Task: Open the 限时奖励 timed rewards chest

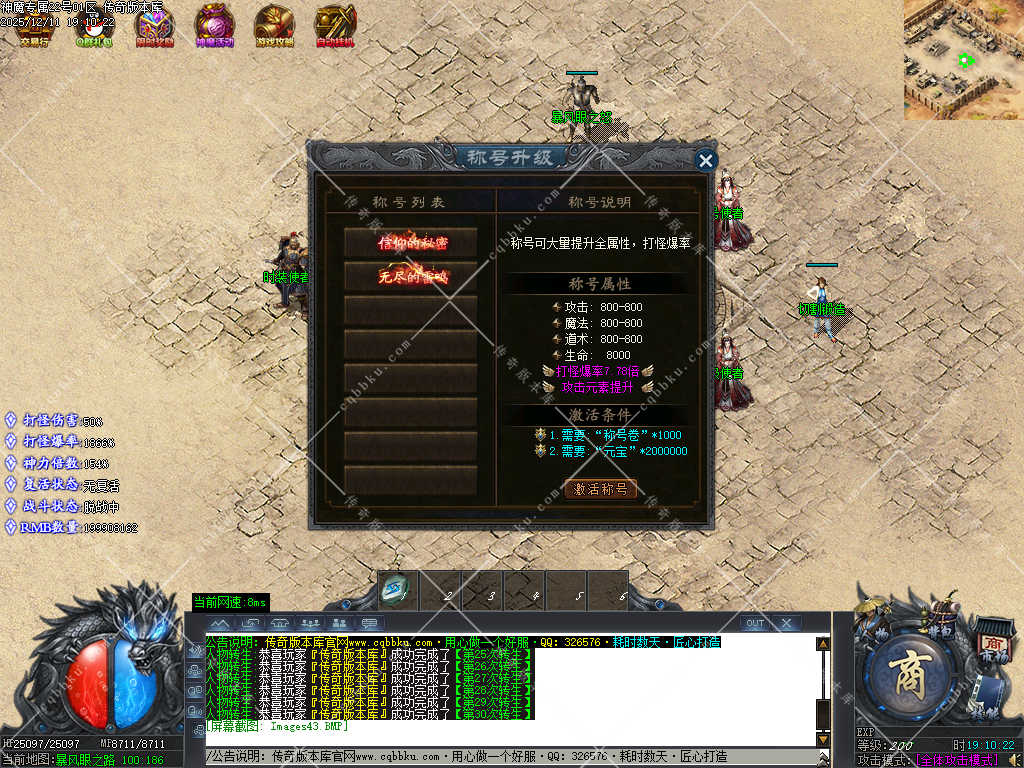Action: (154, 25)
